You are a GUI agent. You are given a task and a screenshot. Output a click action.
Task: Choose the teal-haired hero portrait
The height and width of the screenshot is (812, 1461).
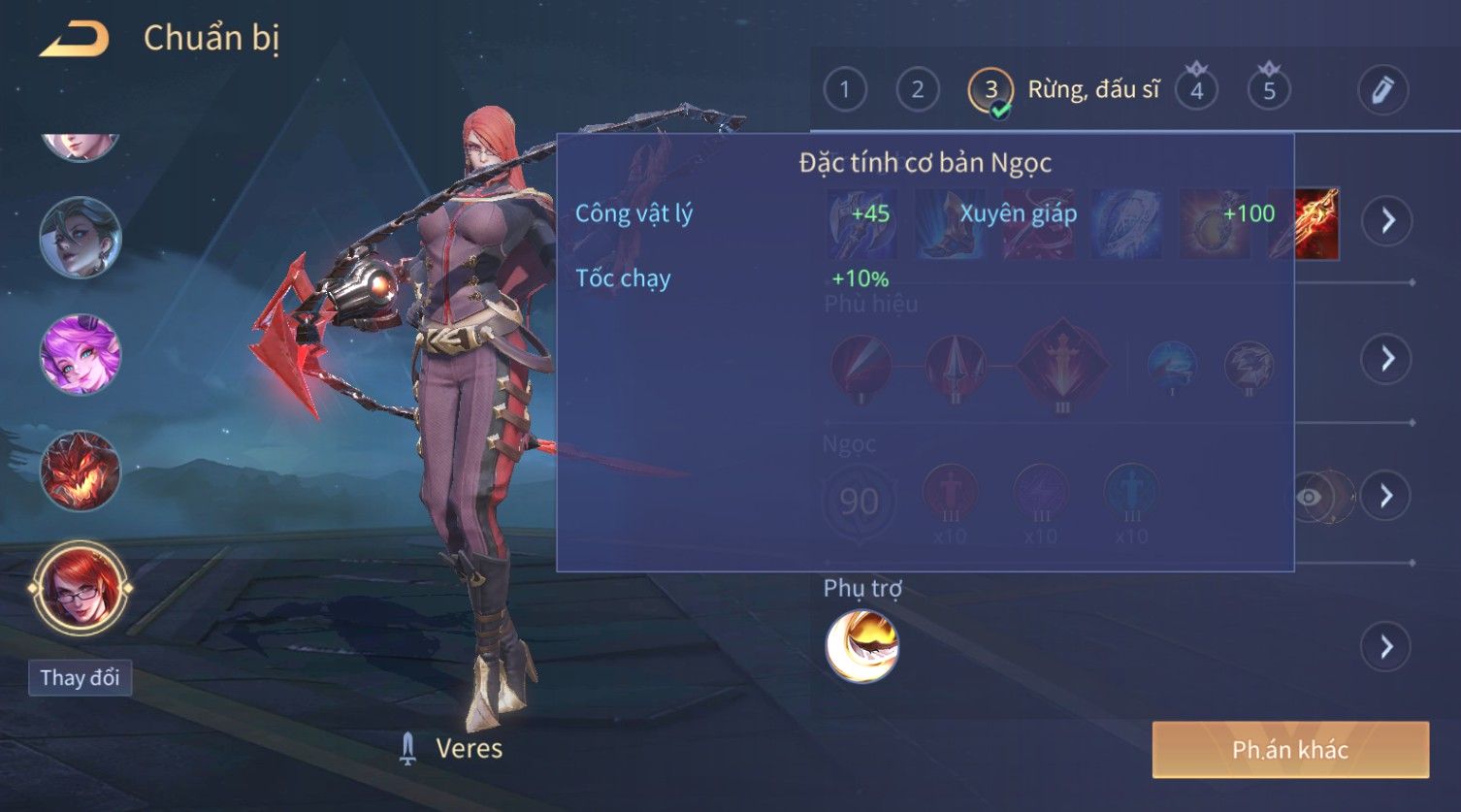coord(80,237)
